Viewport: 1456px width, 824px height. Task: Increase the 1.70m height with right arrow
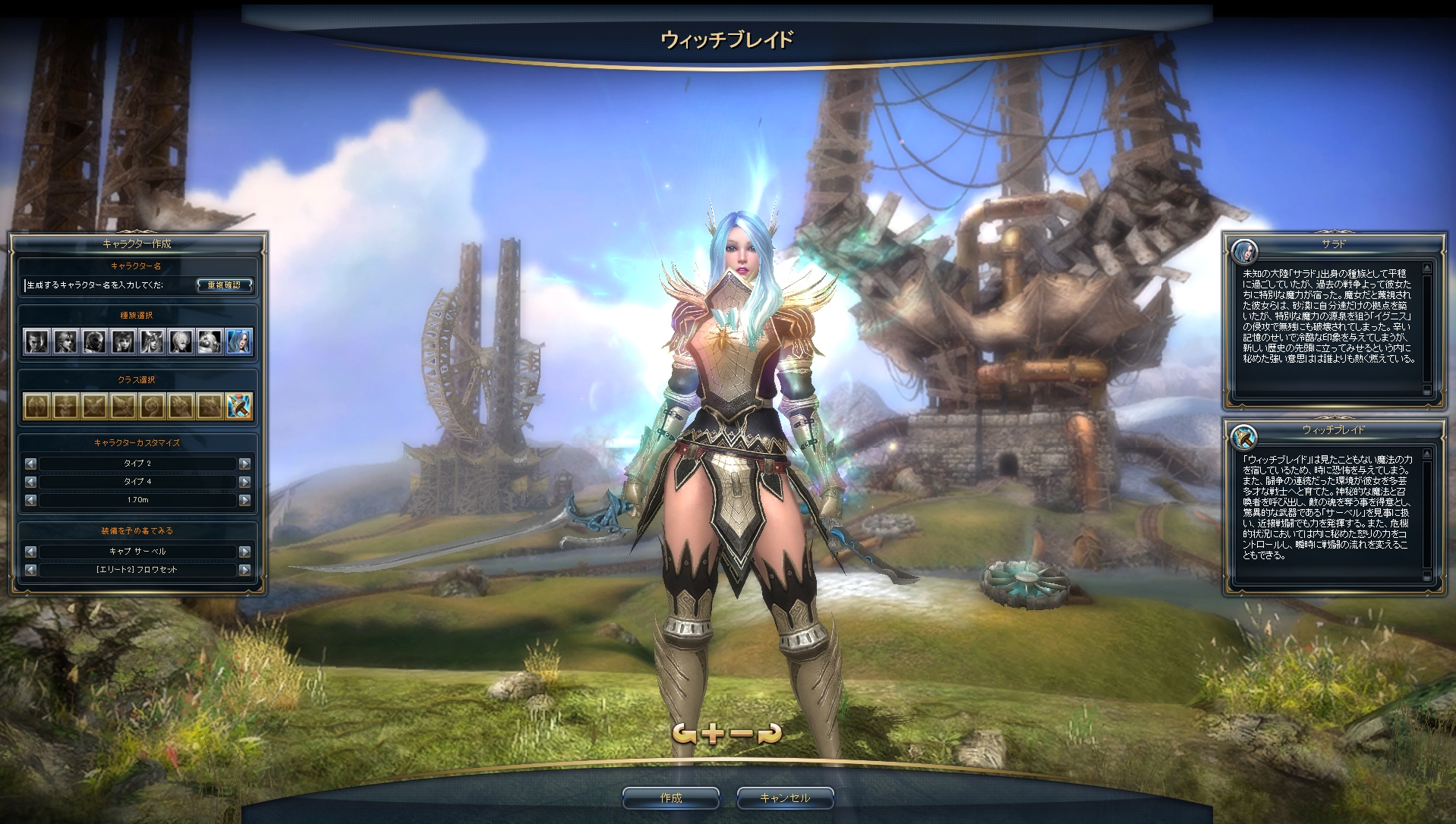[244, 500]
